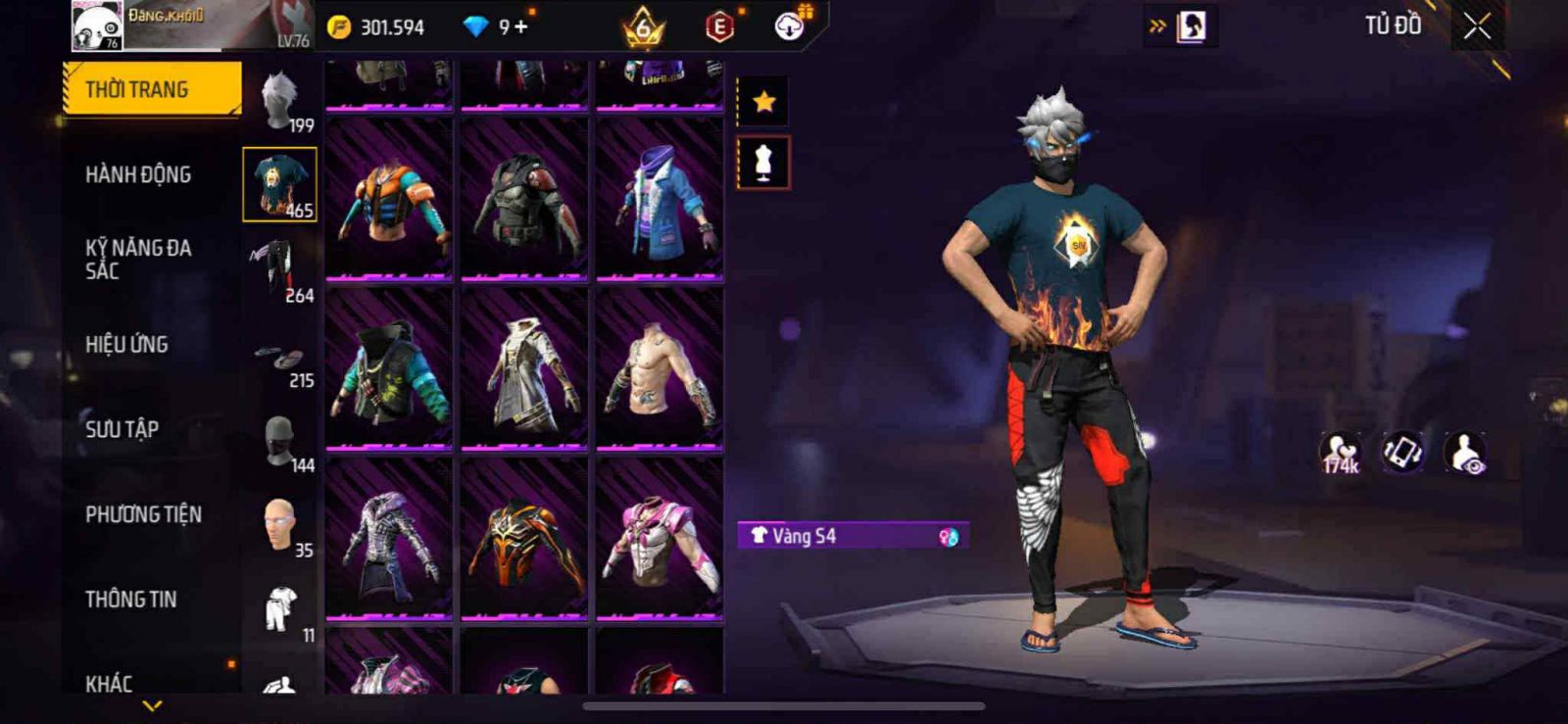Choose the hair subcategory with 199 items
The image size is (1568, 724).
click(281, 101)
